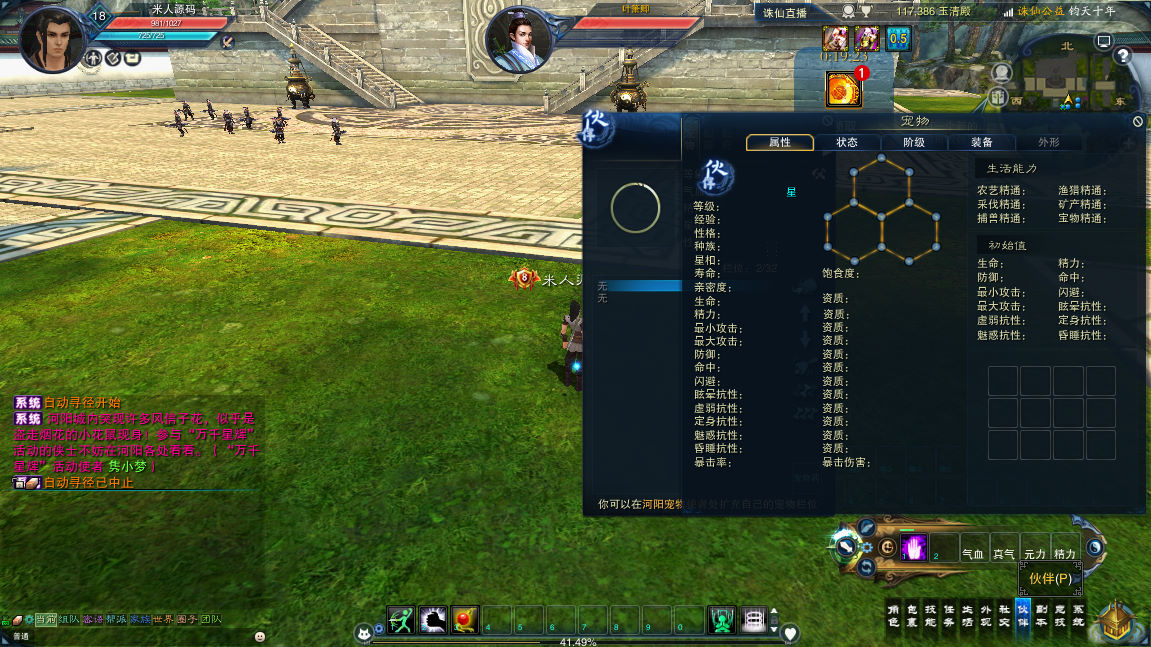
Task: Activate the purple palm skill
Action: [913, 548]
